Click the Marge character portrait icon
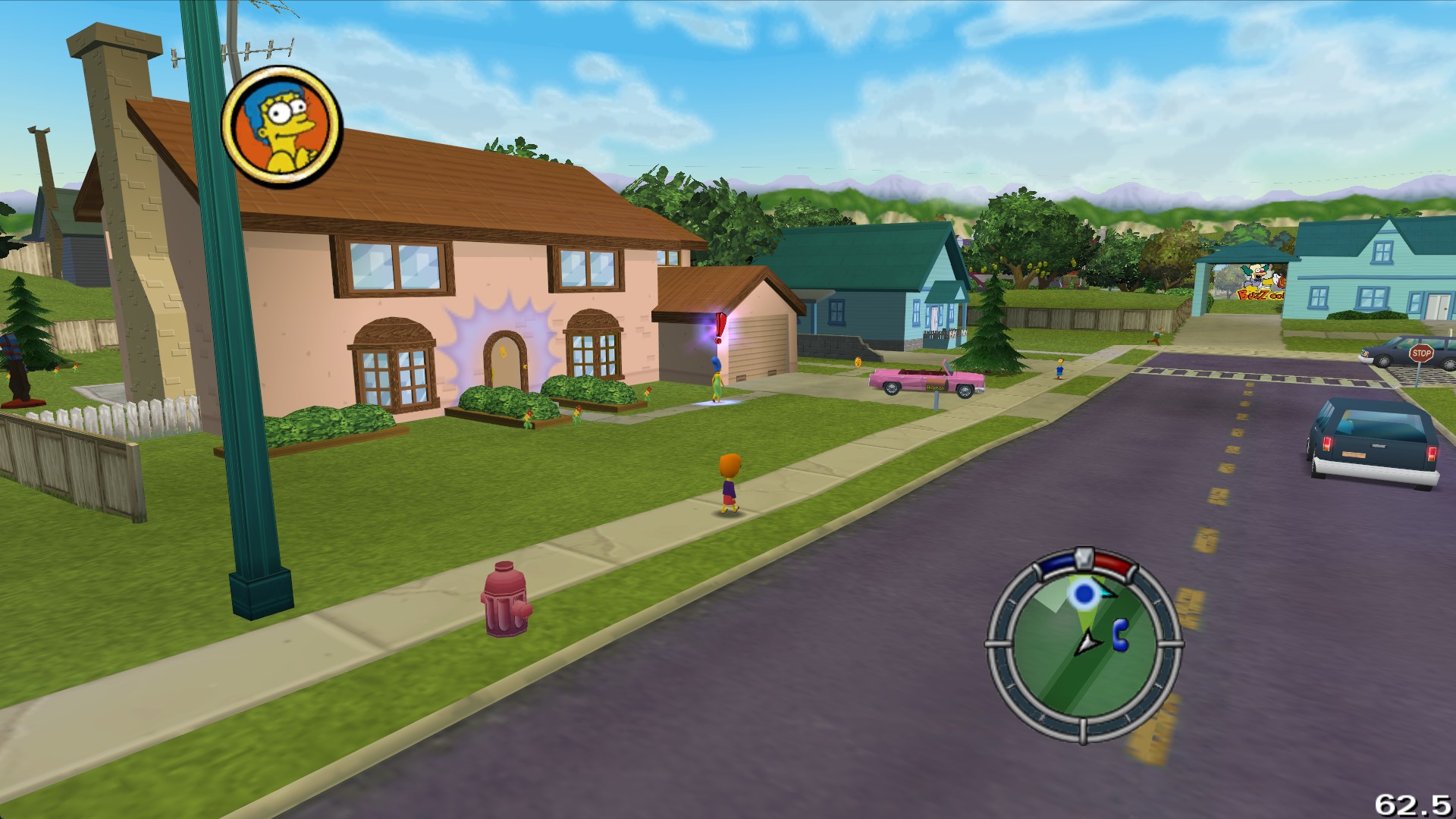This screenshot has height=819, width=1456. [x=281, y=127]
